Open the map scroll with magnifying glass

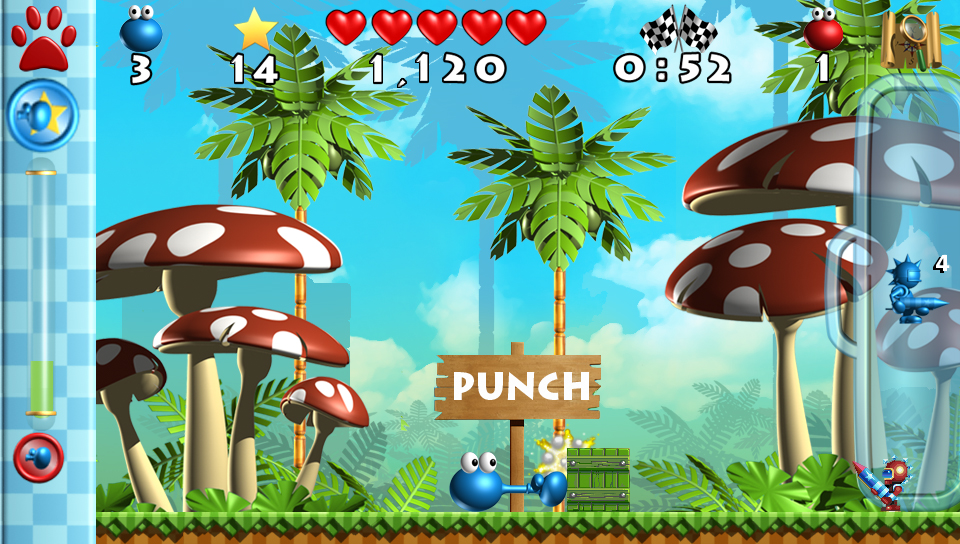click(910, 39)
